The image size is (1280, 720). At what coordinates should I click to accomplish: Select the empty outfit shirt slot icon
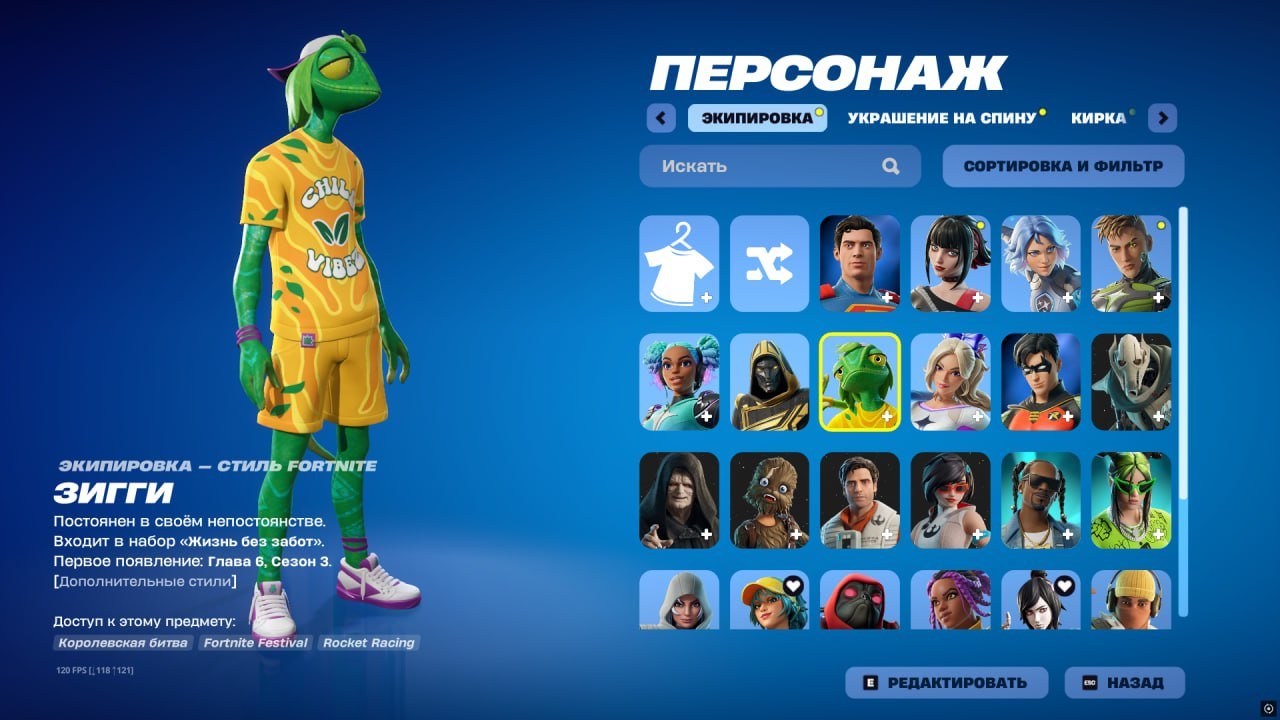[x=679, y=263]
